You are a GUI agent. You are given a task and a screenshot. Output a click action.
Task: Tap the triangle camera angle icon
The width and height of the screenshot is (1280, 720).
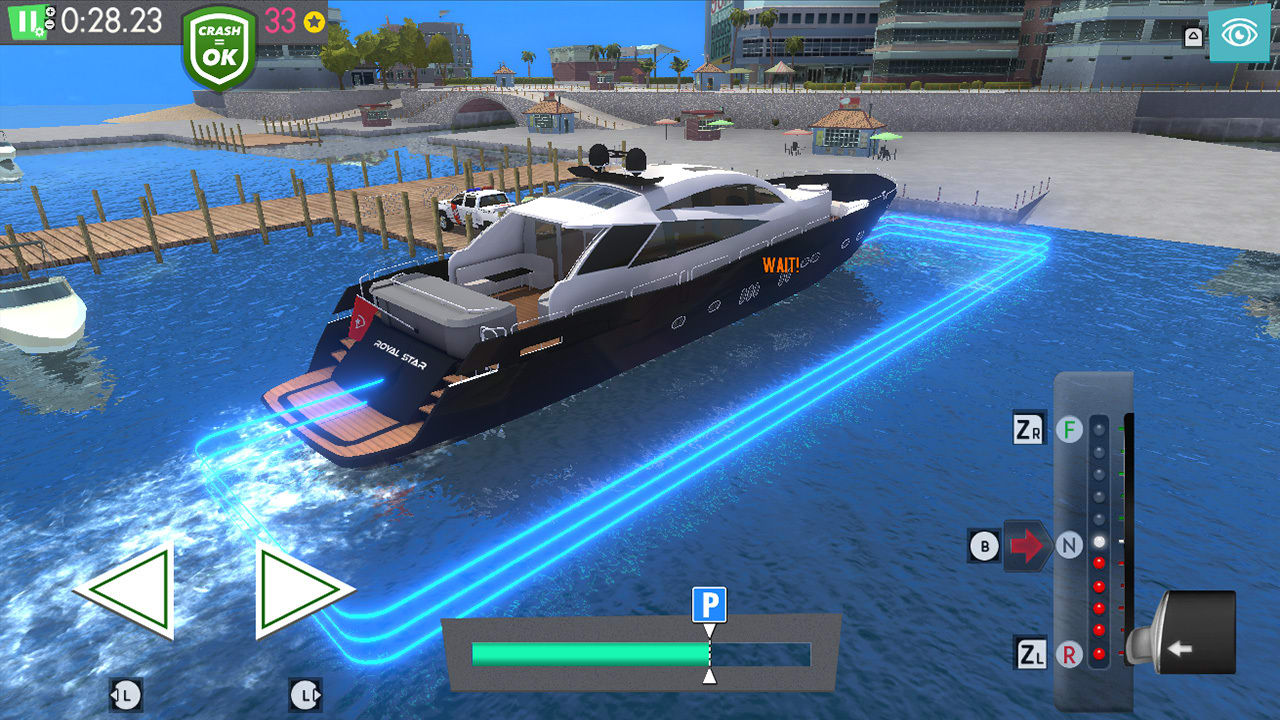(1193, 35)
